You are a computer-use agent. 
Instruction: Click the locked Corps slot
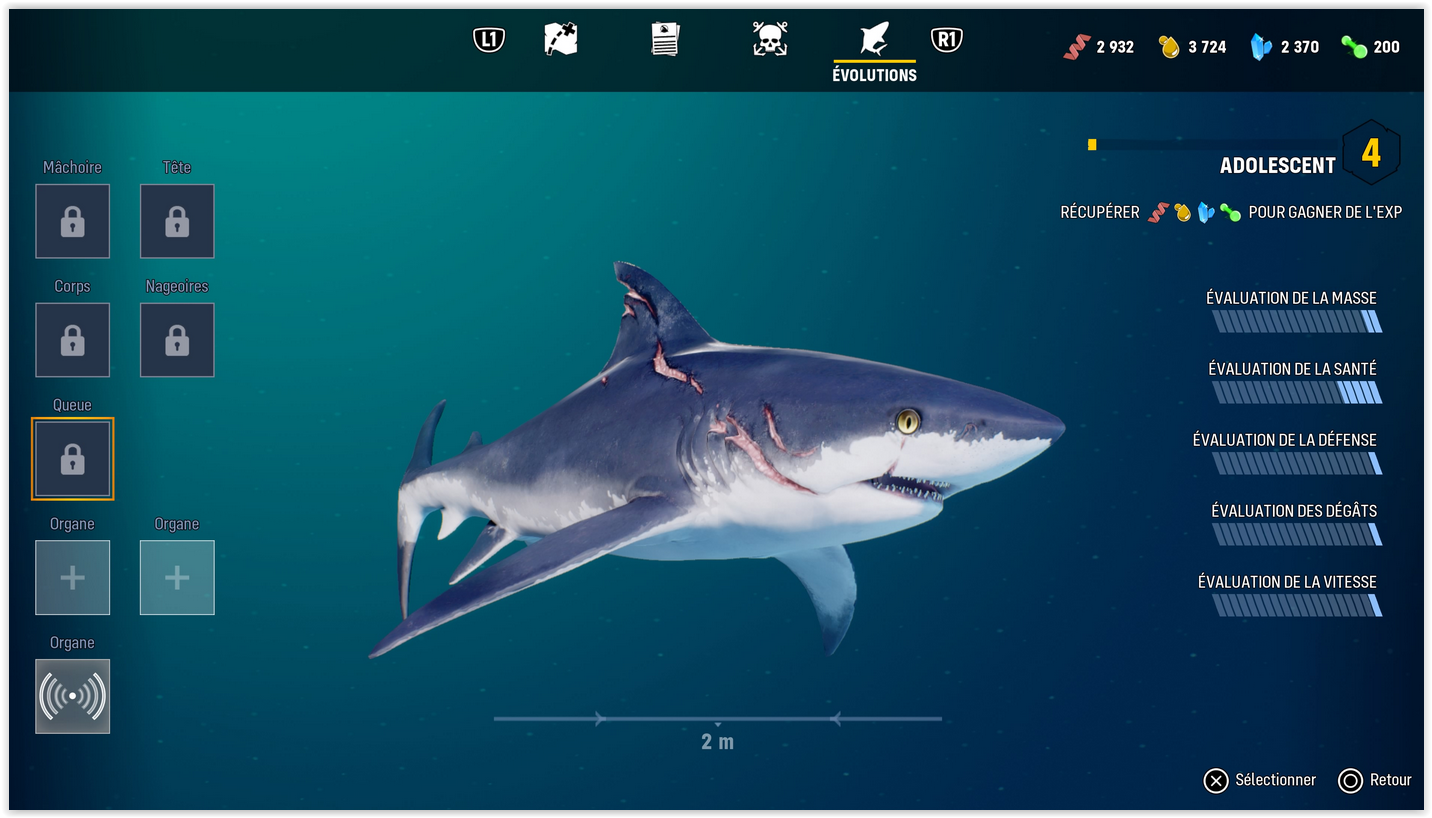(x=73, y=340)
